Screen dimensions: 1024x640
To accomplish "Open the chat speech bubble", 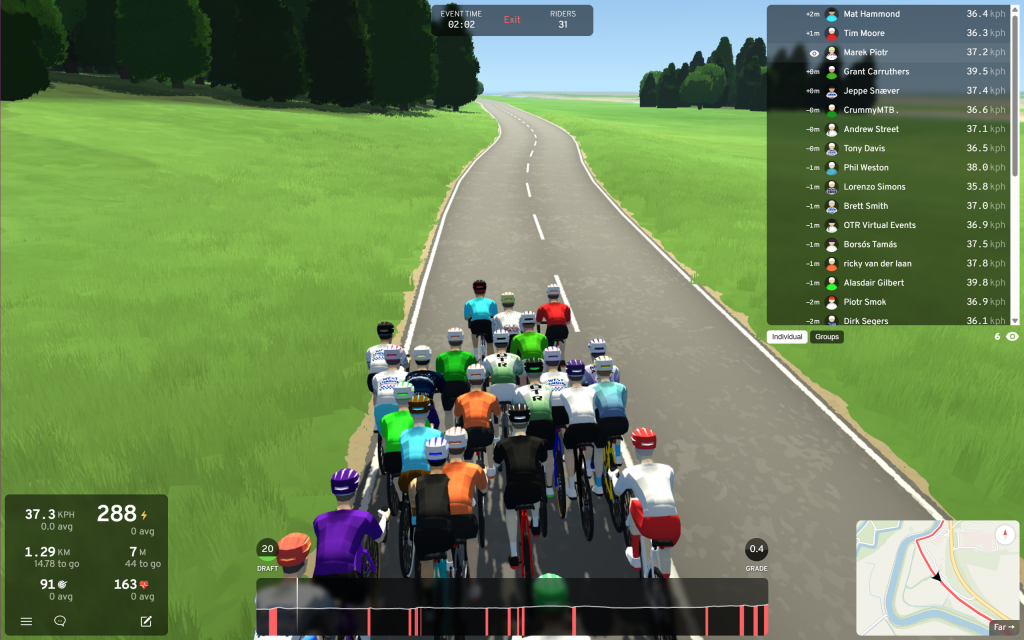I will click(60, 621).
